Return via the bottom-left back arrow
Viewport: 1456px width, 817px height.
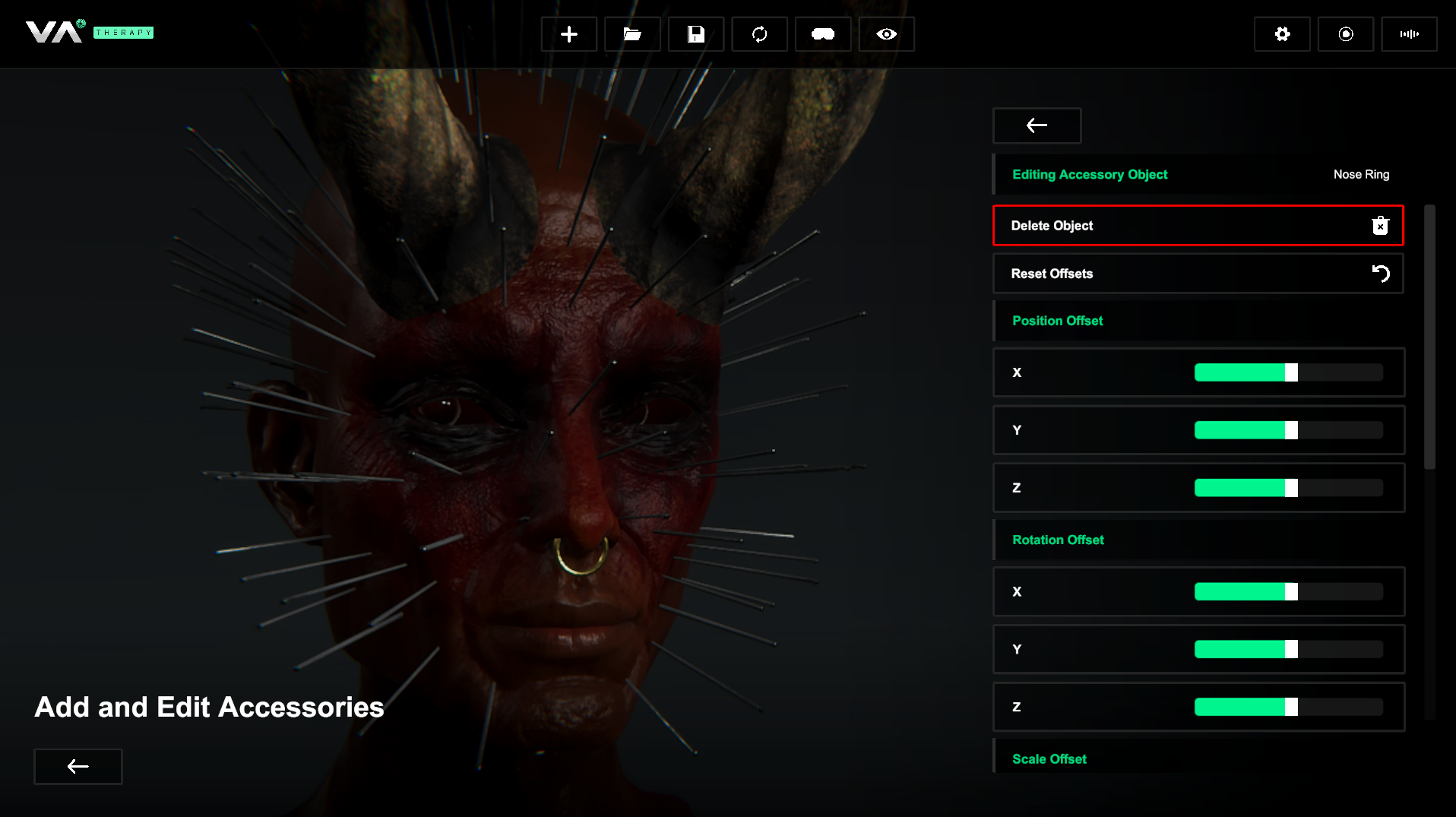coord(78,766)
